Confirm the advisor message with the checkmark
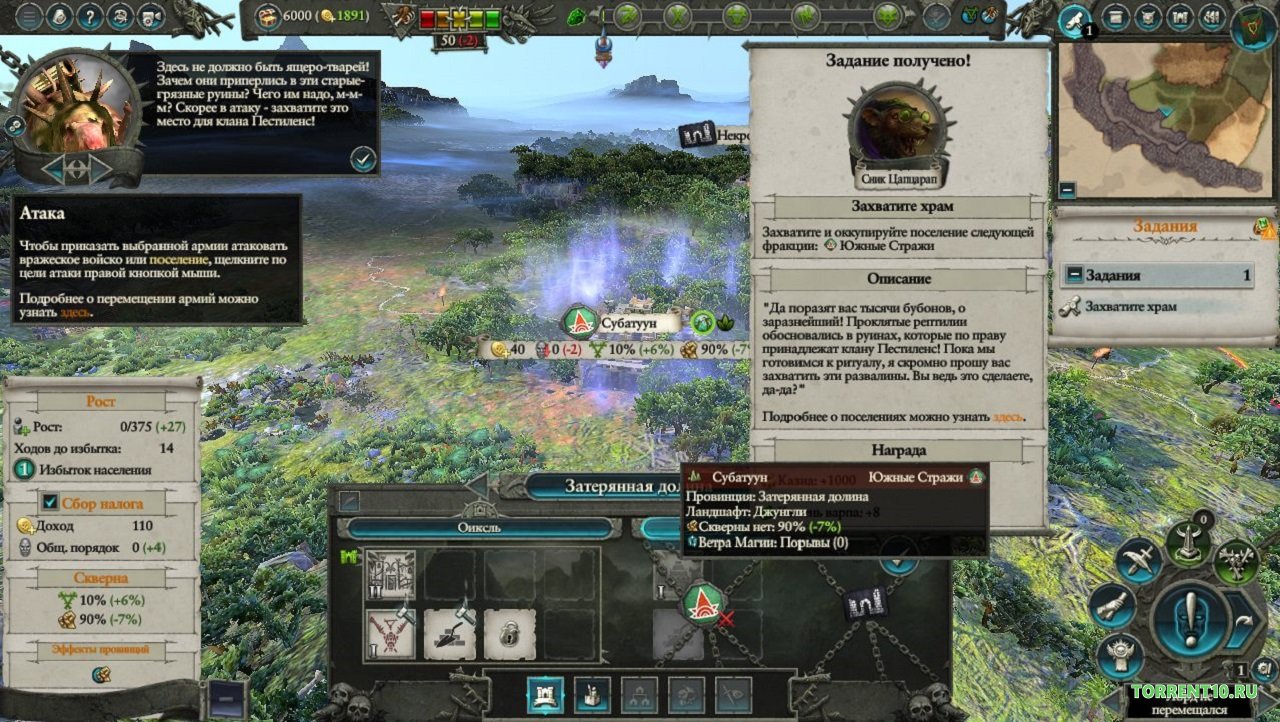The height and width of the screenshot is (722, 1280). (x=363, y=158)
